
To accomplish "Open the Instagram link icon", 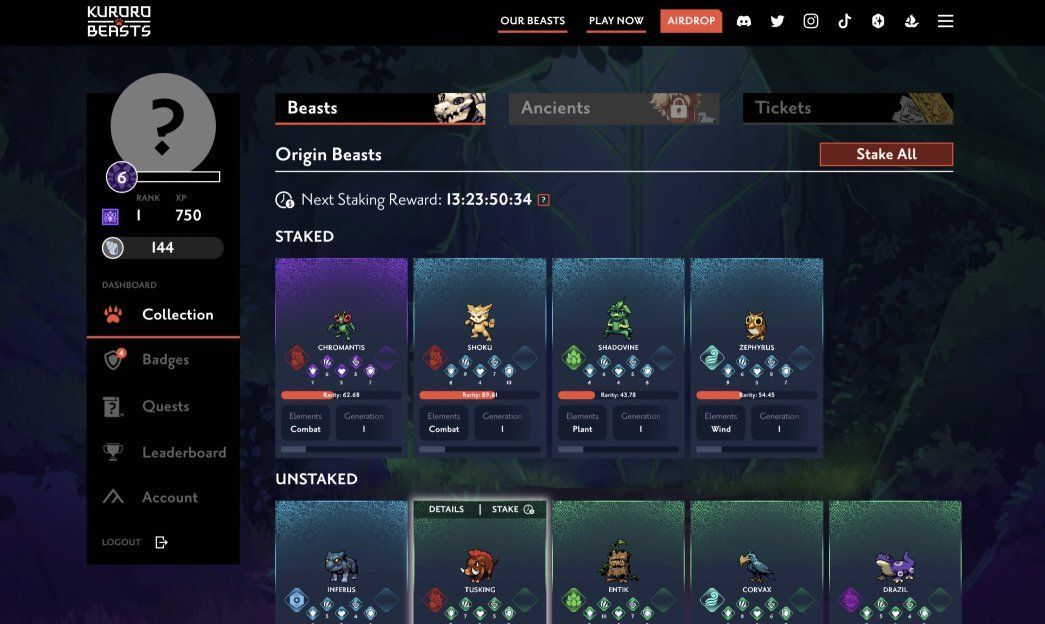I will pyautogui.click(x=811, y=21).
